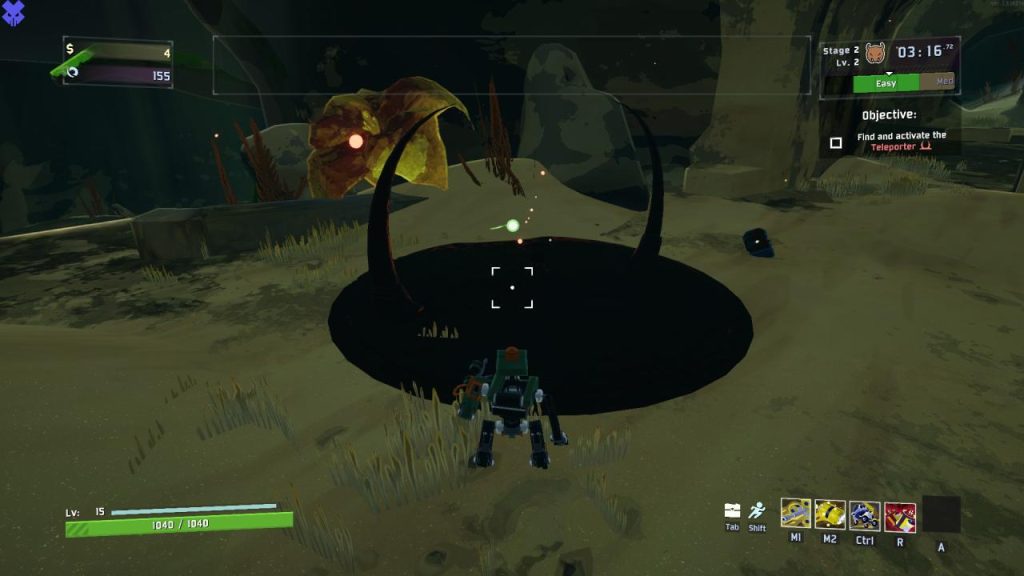The image size is (1024, 576).
Task: Tick the objective checkbox square
Action: tap(836, 143)
